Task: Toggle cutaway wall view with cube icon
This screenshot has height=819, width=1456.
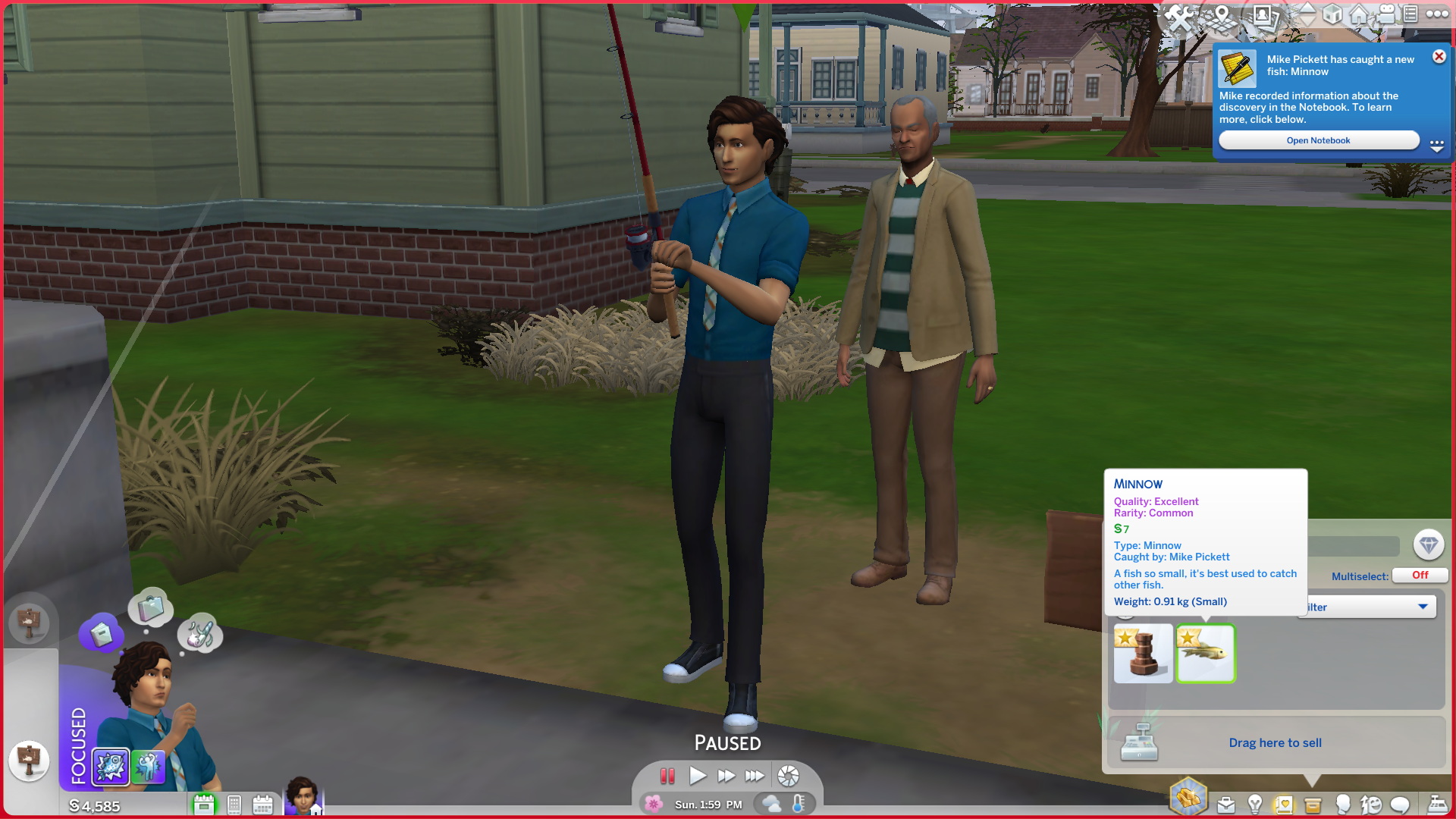Action: tap(1333, 14)
